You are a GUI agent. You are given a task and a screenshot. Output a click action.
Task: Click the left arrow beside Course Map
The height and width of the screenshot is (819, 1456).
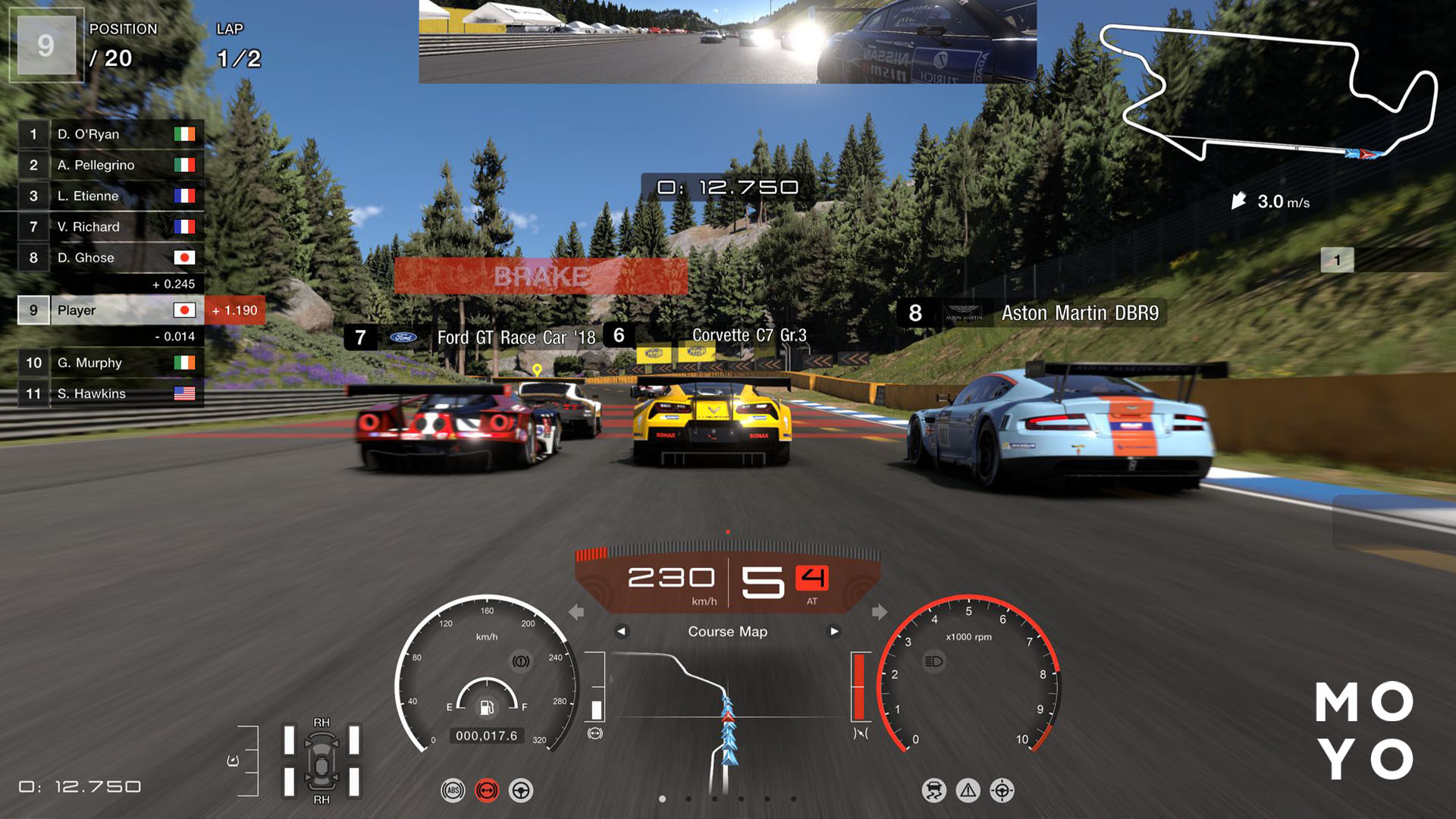click(x=624, y=631)
